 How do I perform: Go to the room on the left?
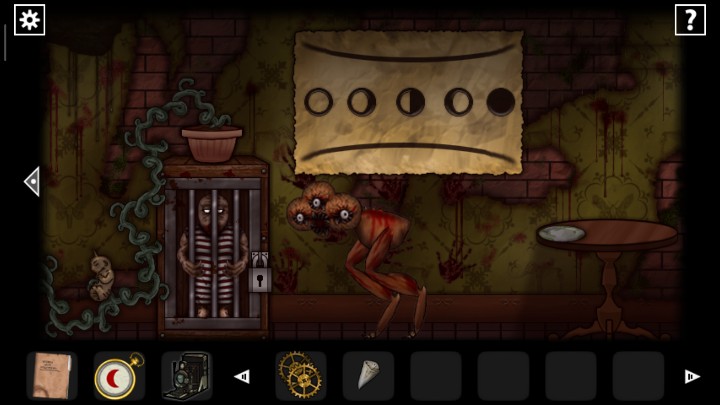pos(31,181)
